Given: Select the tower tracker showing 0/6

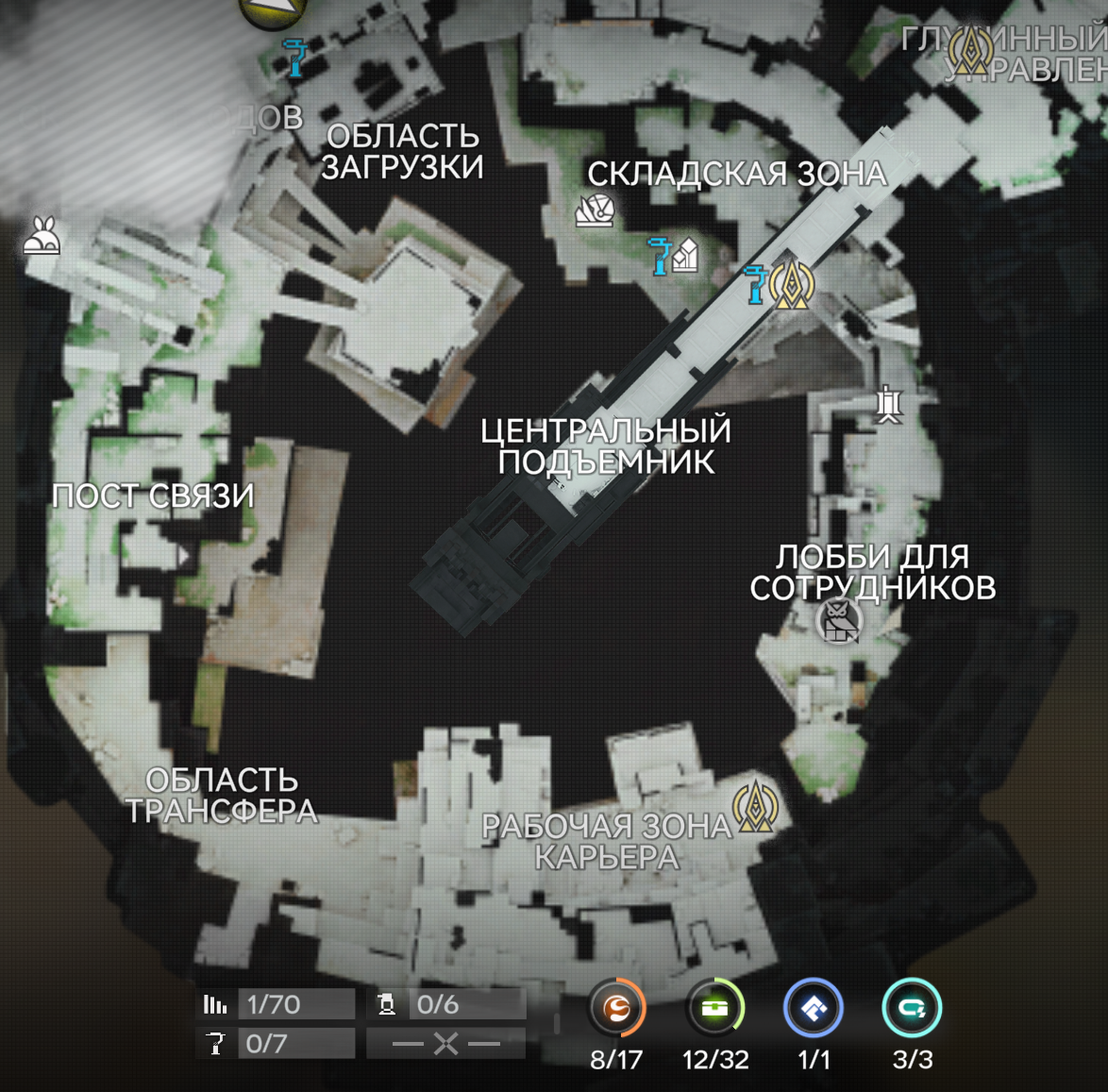Looking at the screenshot, I should coord(446,1004).
